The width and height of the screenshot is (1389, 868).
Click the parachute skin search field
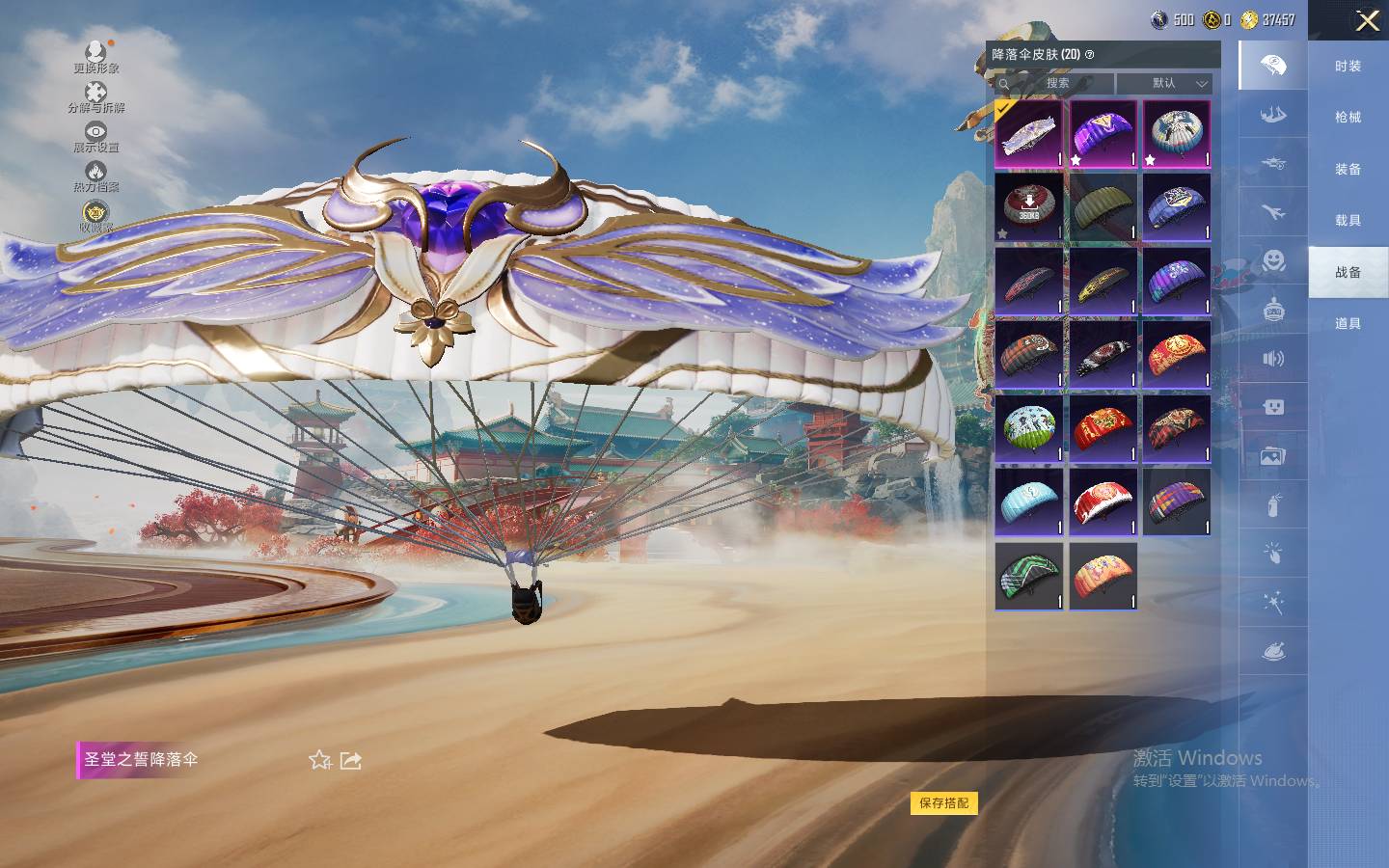point(1055,83)
